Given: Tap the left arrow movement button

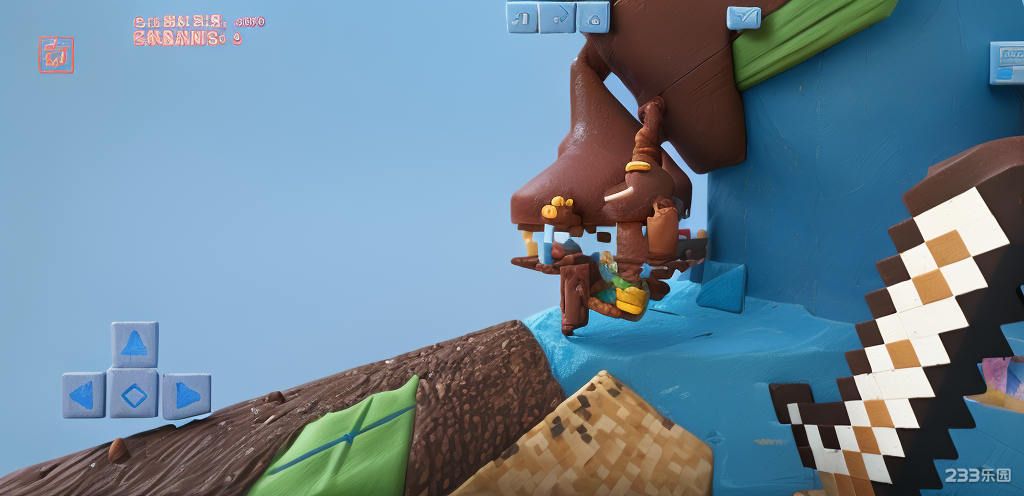Looking at the screenshot, I should pyautogui.click(x=83, y=395).
